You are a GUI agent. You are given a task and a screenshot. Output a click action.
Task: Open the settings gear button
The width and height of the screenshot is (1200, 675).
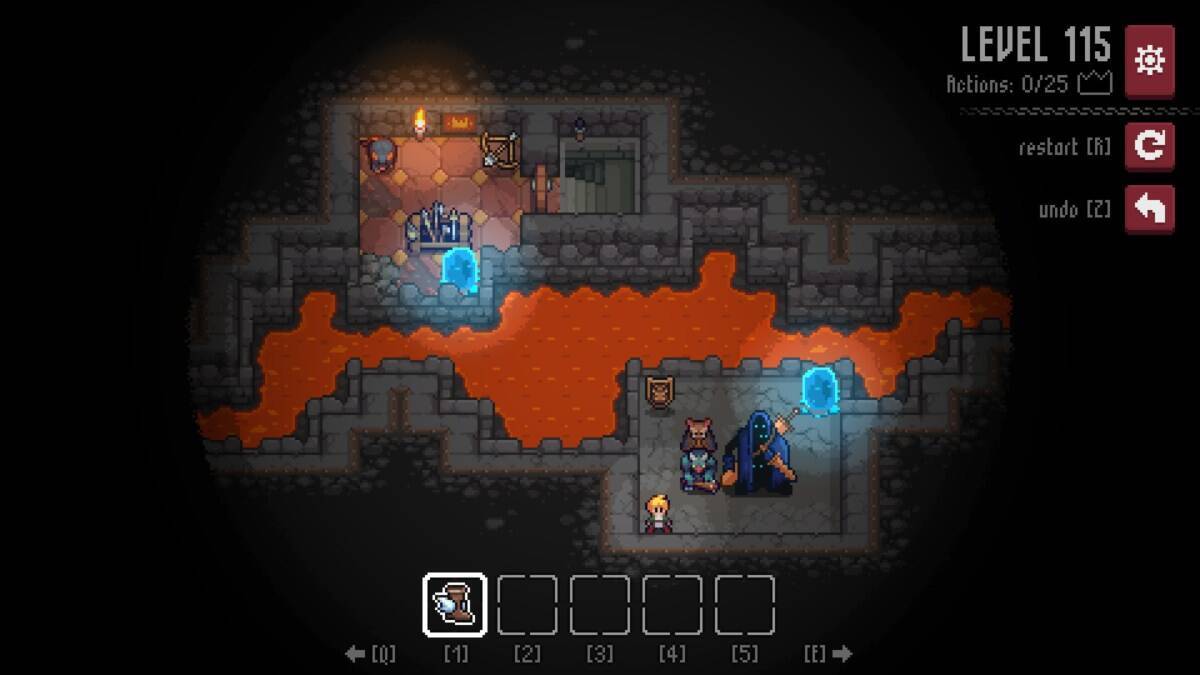tap(1150, 61)
